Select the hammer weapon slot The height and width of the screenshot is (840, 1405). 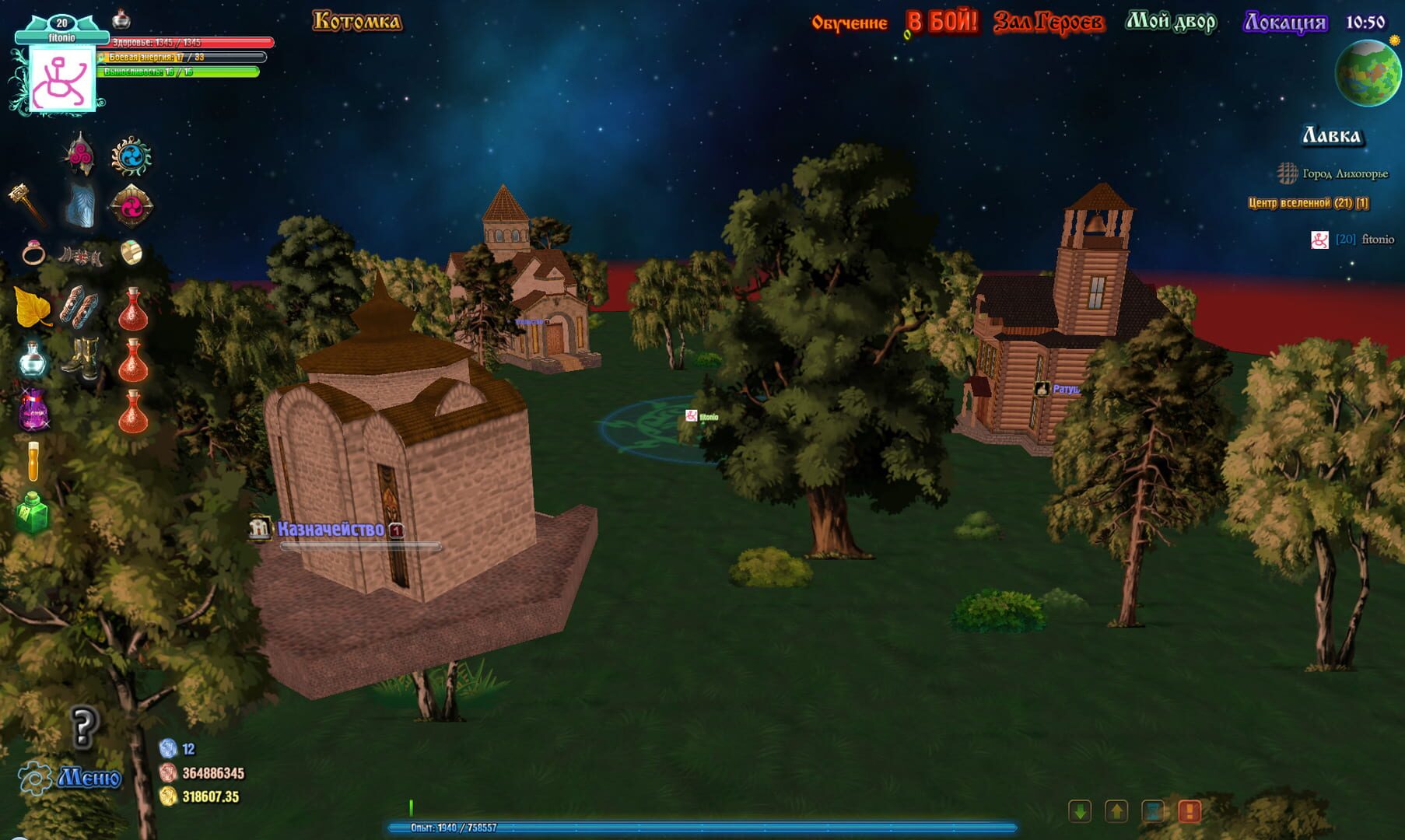27,204
